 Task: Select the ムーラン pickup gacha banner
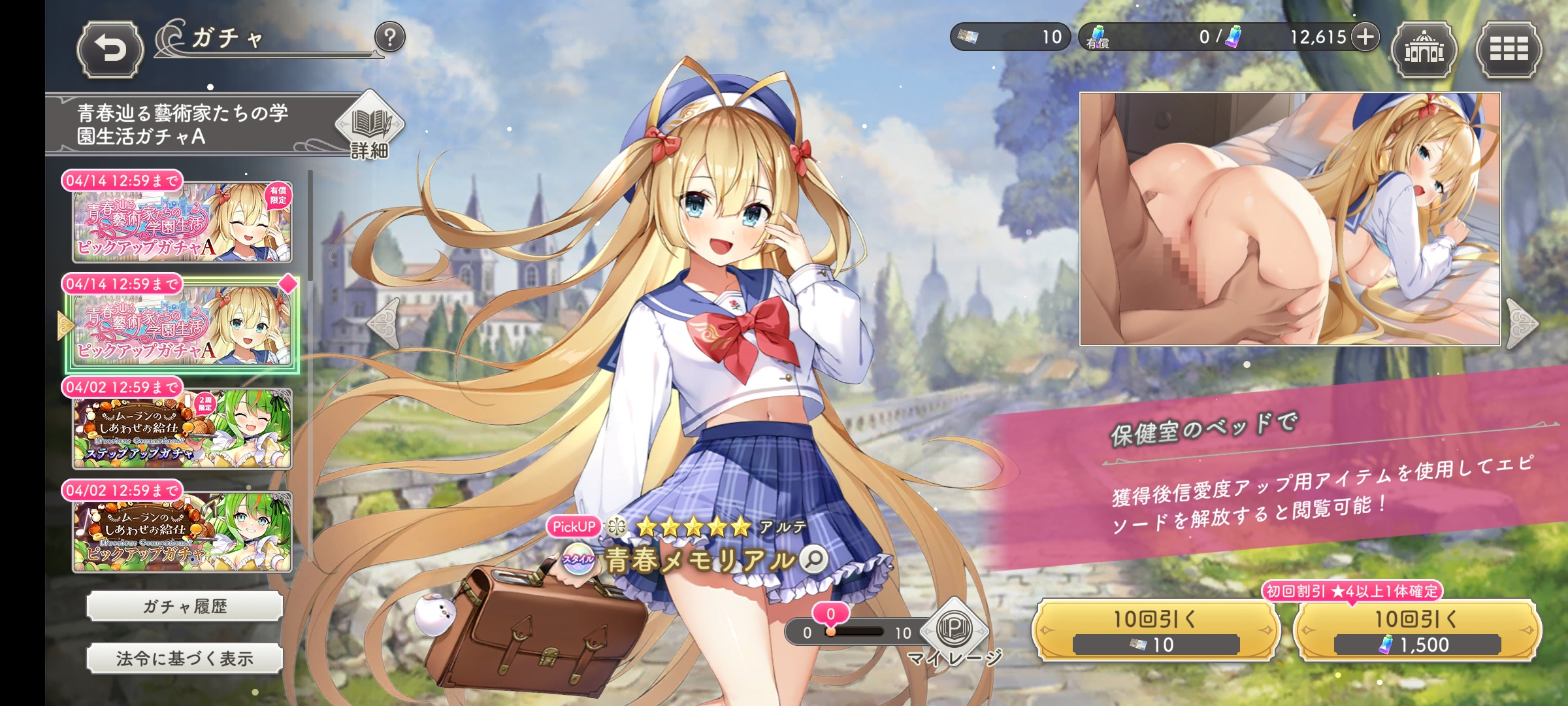(182, 531)
